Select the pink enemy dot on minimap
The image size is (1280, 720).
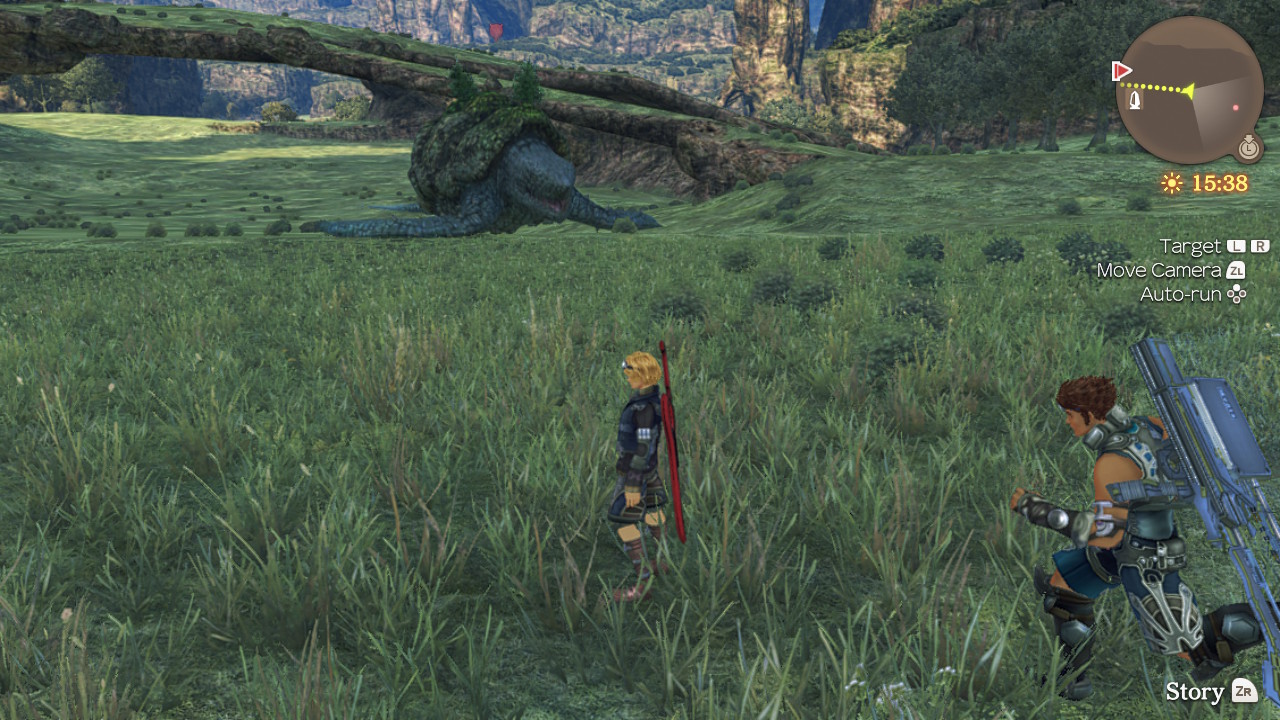pos(1236,108)
